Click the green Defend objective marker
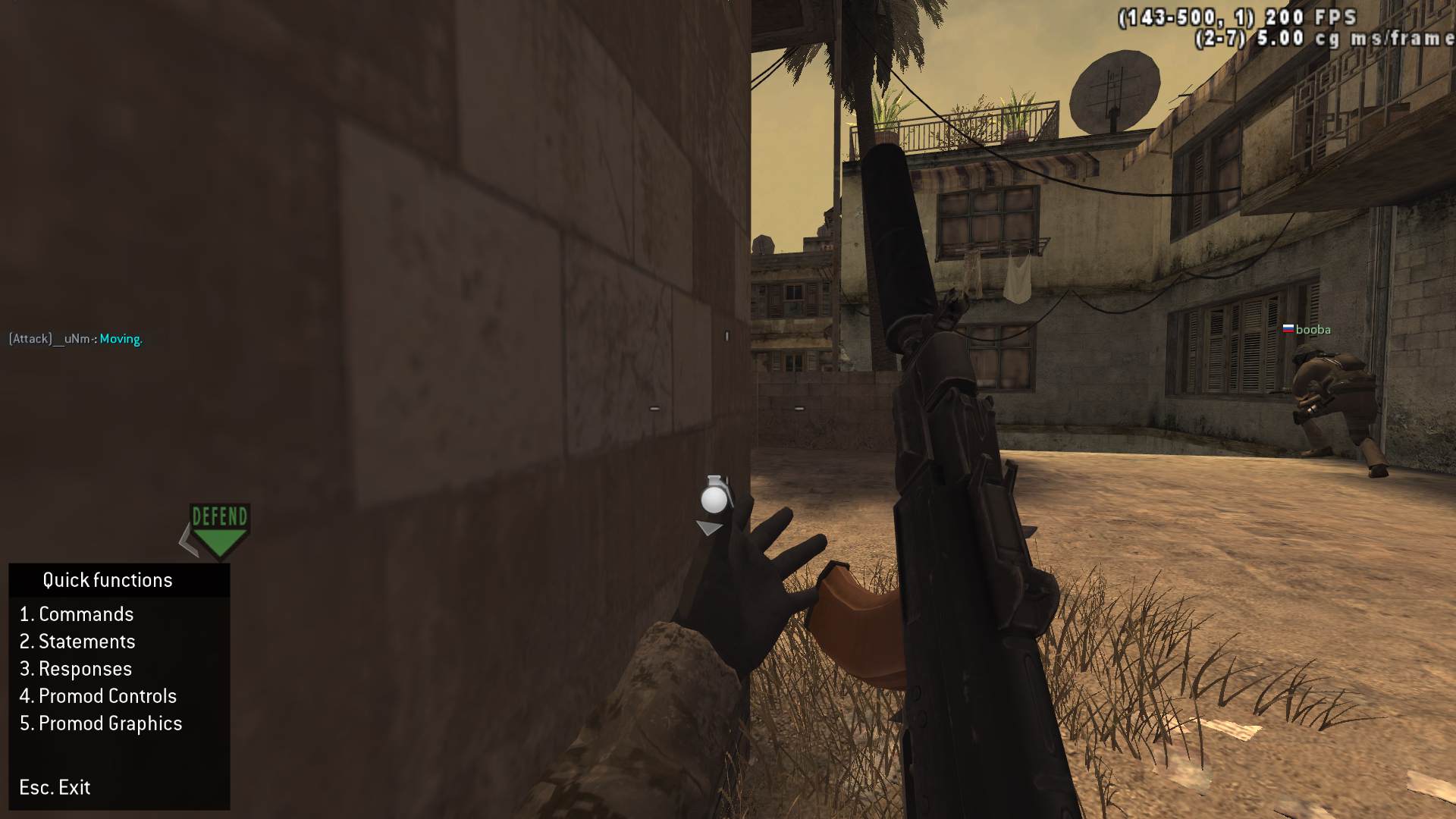Image resolution: width=1456 pixels, height=819 pixels. (x=219, y=530)
